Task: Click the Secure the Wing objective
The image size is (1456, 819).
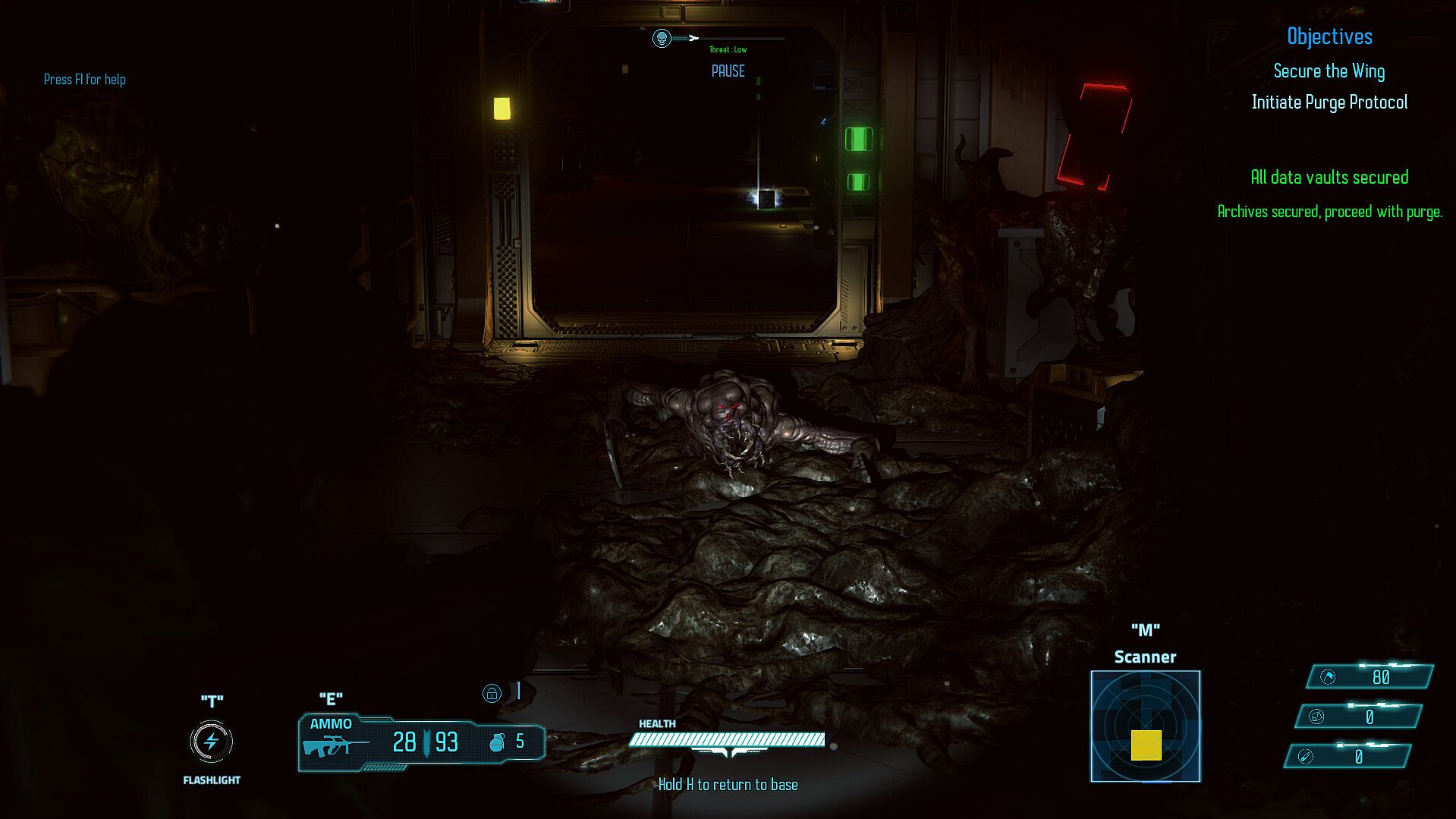Action: pos(1329,71)
